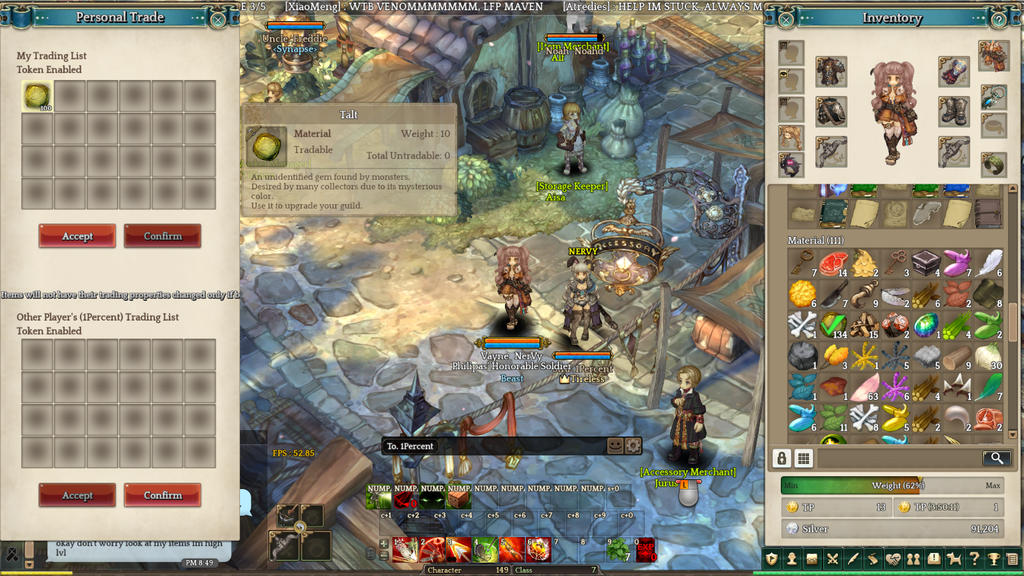Pick the green checkmark item with 134 count

[832, 325]
